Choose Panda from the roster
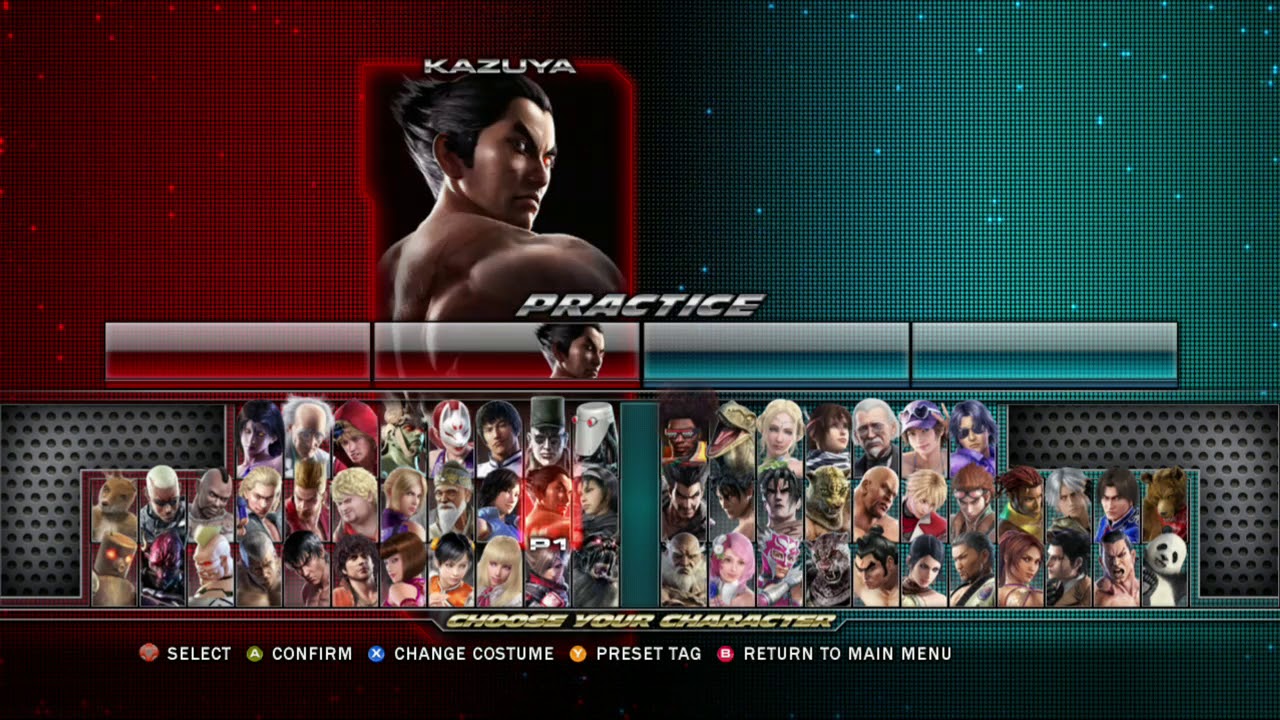 coord(1164,568)
